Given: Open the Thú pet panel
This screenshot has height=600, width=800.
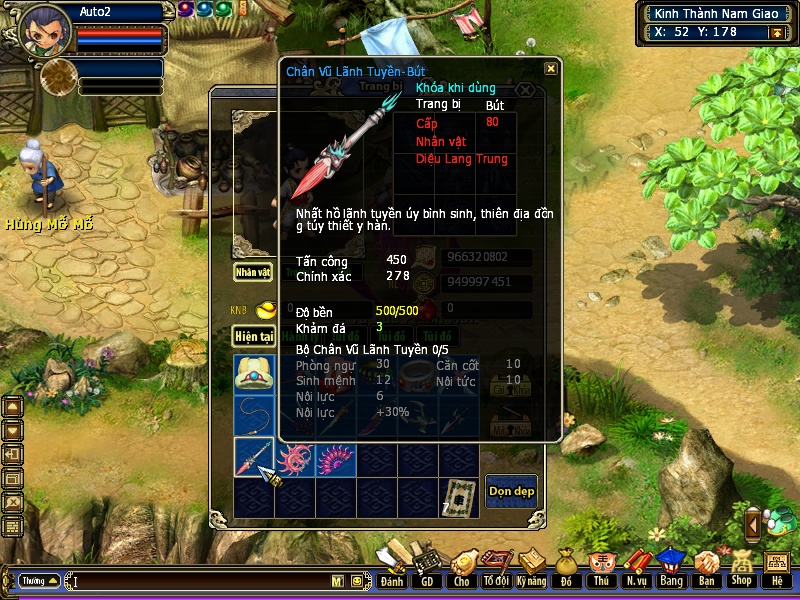Looking at the screenshot, I should (x=600, y=568).
